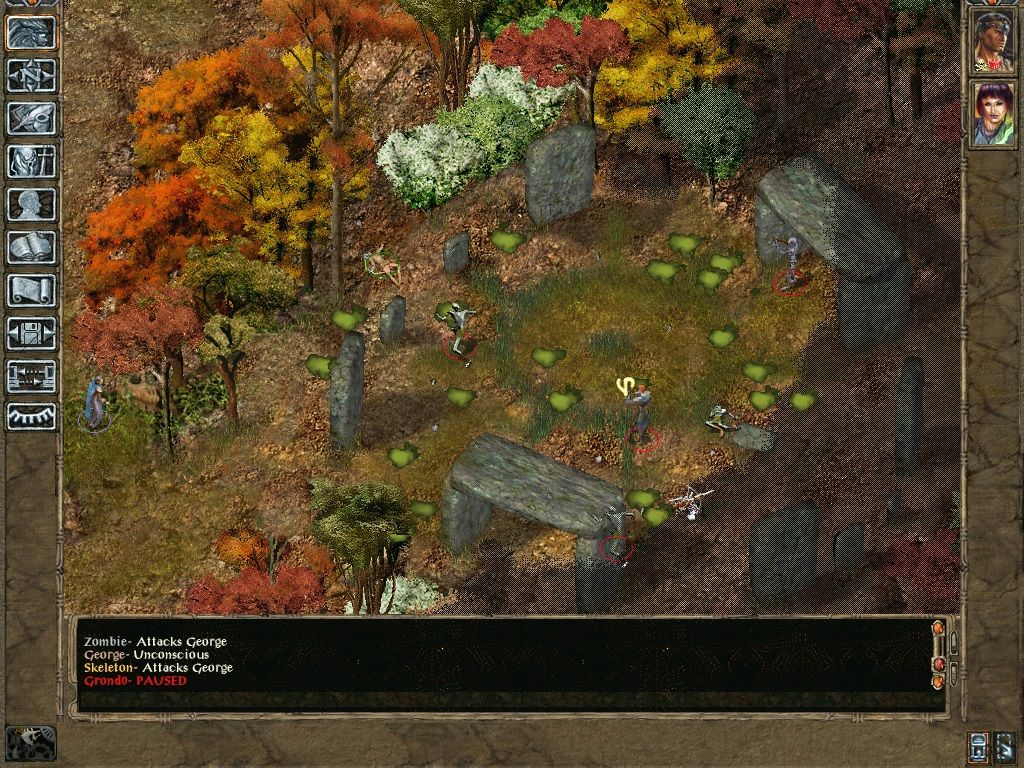Show the character record with the head silhouette

point(32,204)
